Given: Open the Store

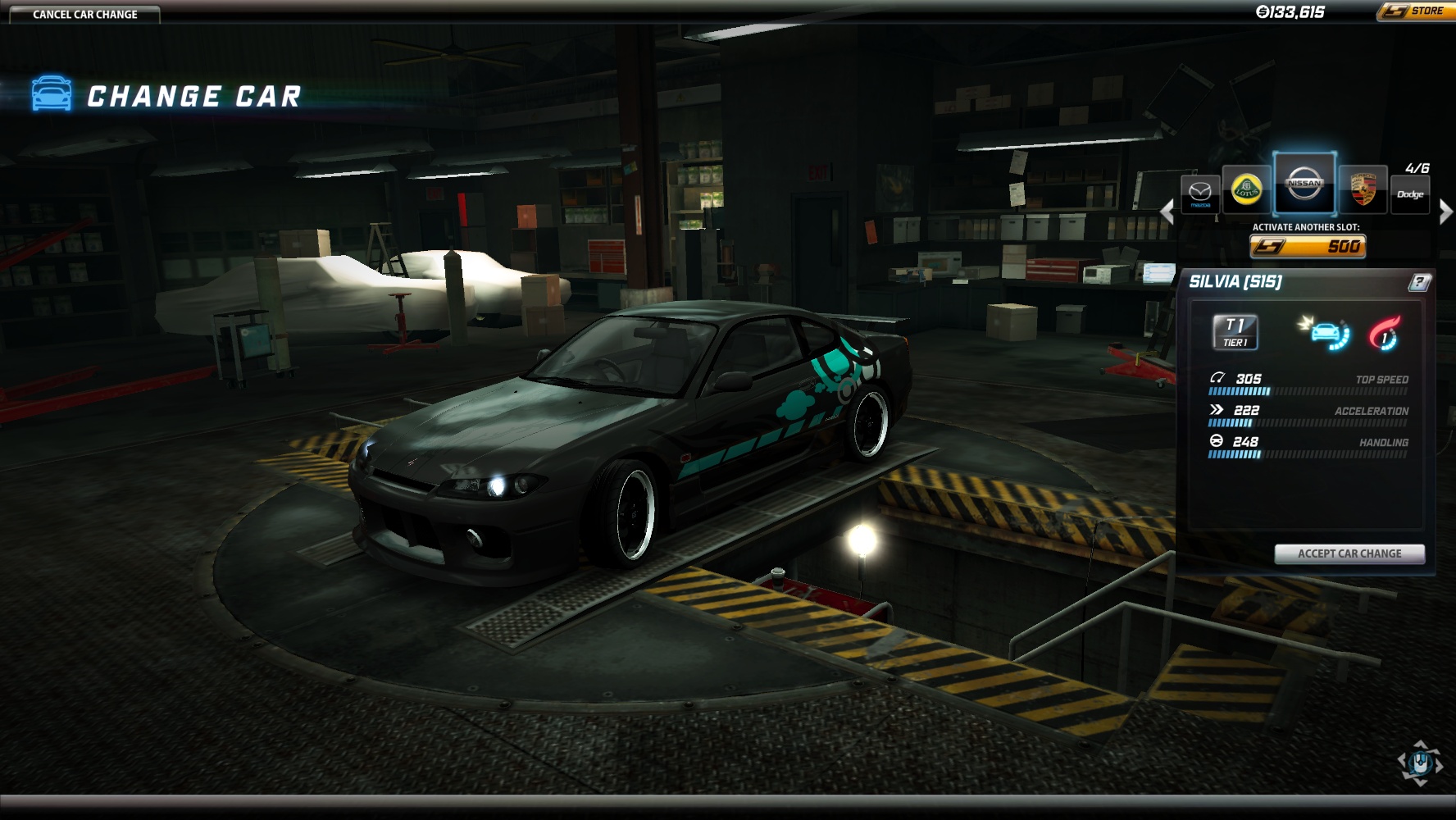Looking at the screenshot, I should [1415, 11].
